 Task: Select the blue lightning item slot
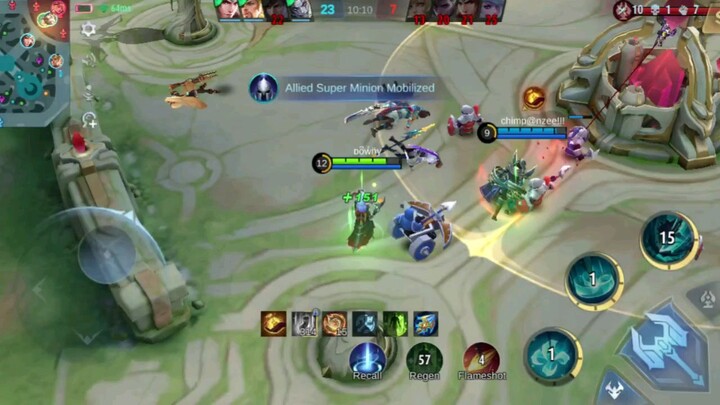click(426, 323)
